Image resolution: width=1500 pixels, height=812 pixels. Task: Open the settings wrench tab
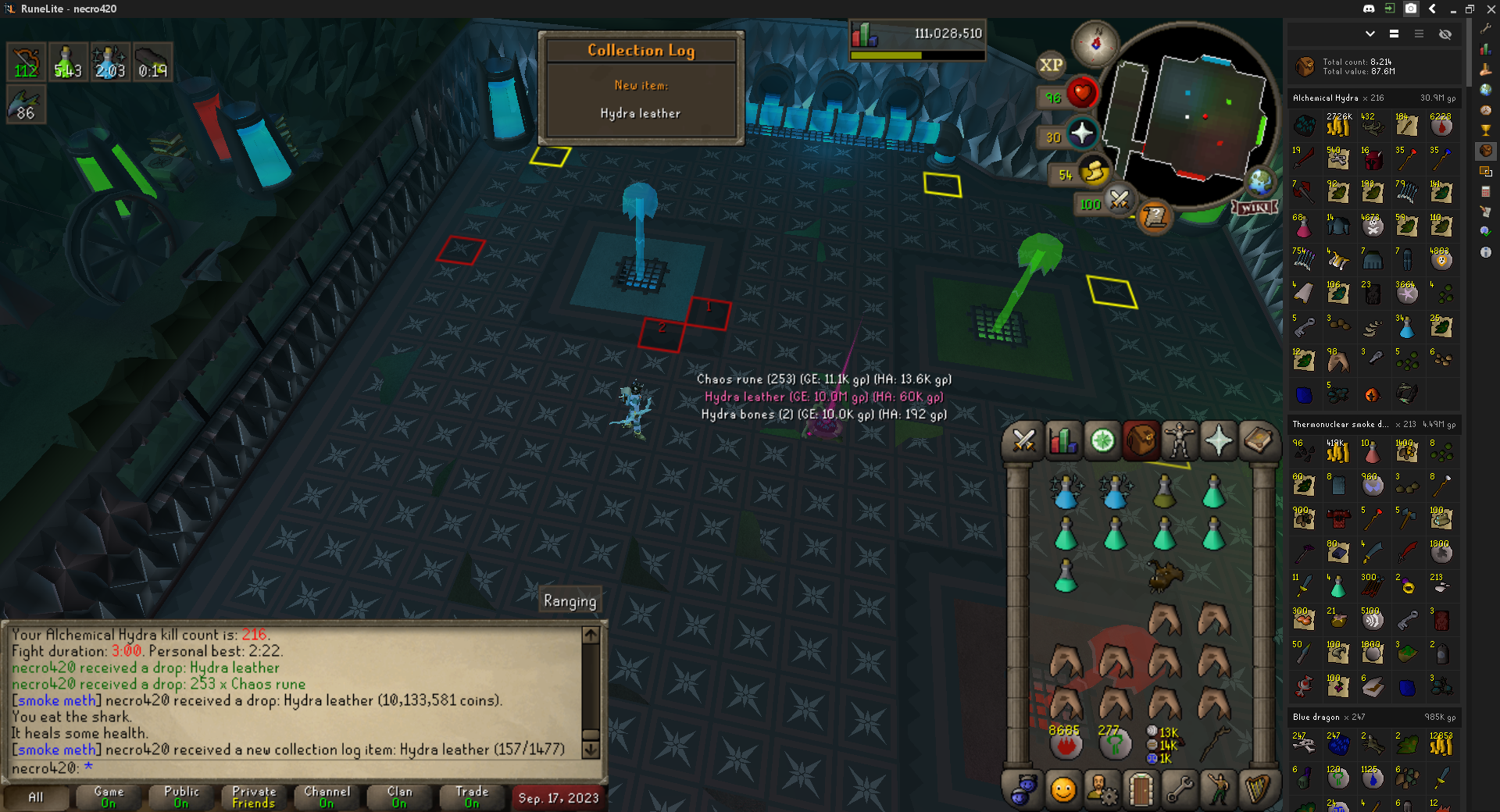(1179, 790)
